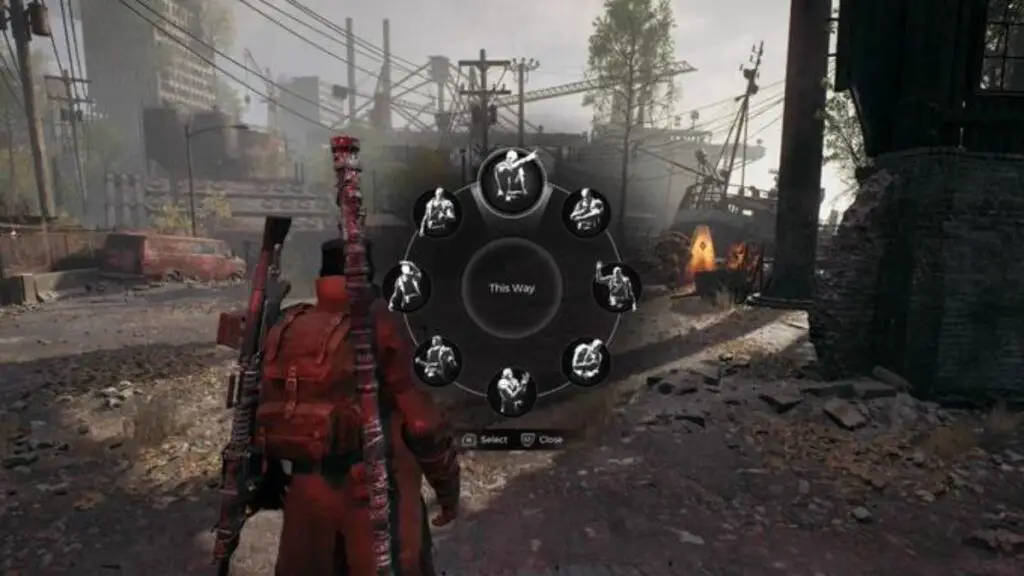
Task: Select the pointing This Way emote
Action: pos(512,181)
